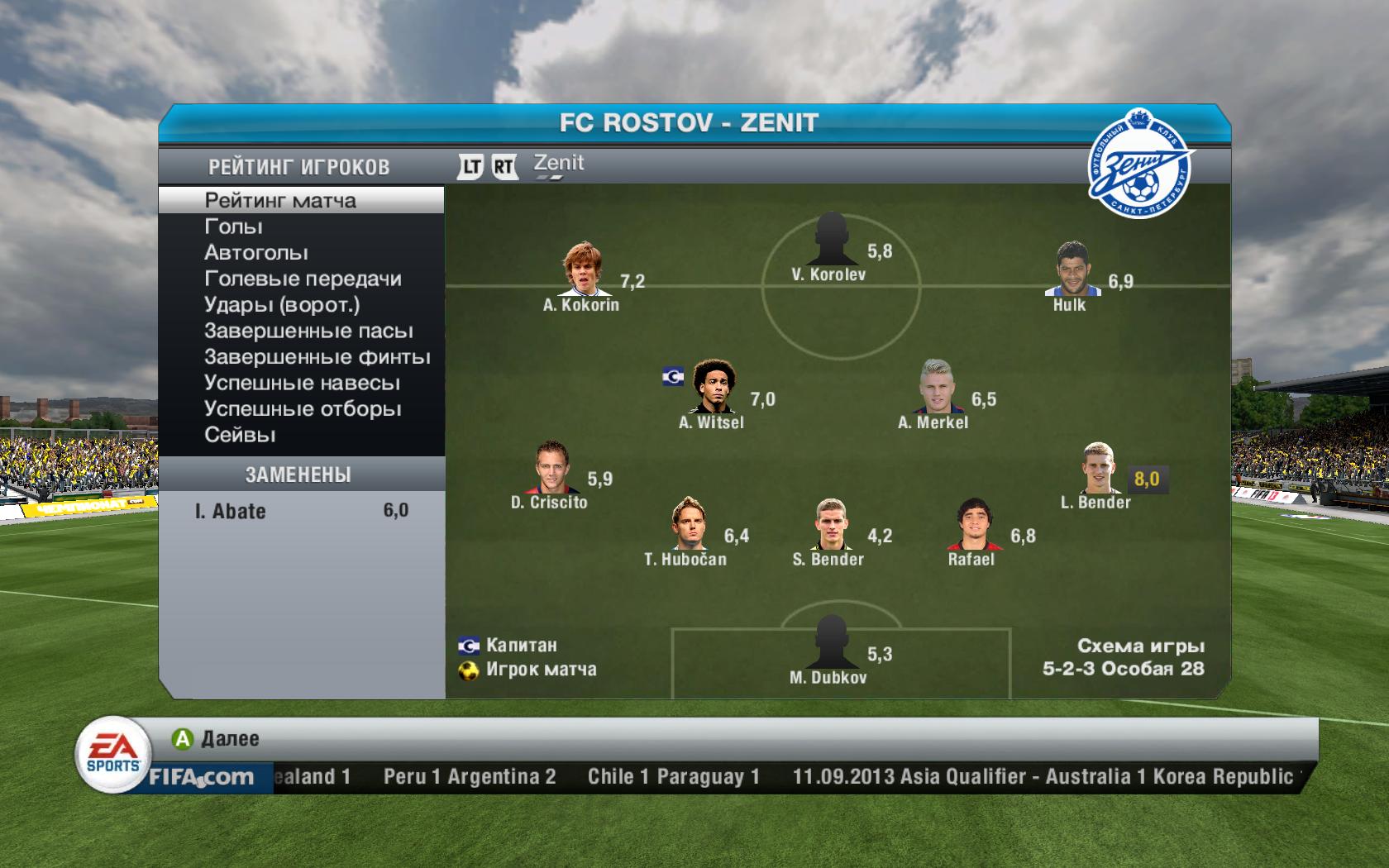Choose A. Witsel's portrait on the pitch

712,386
